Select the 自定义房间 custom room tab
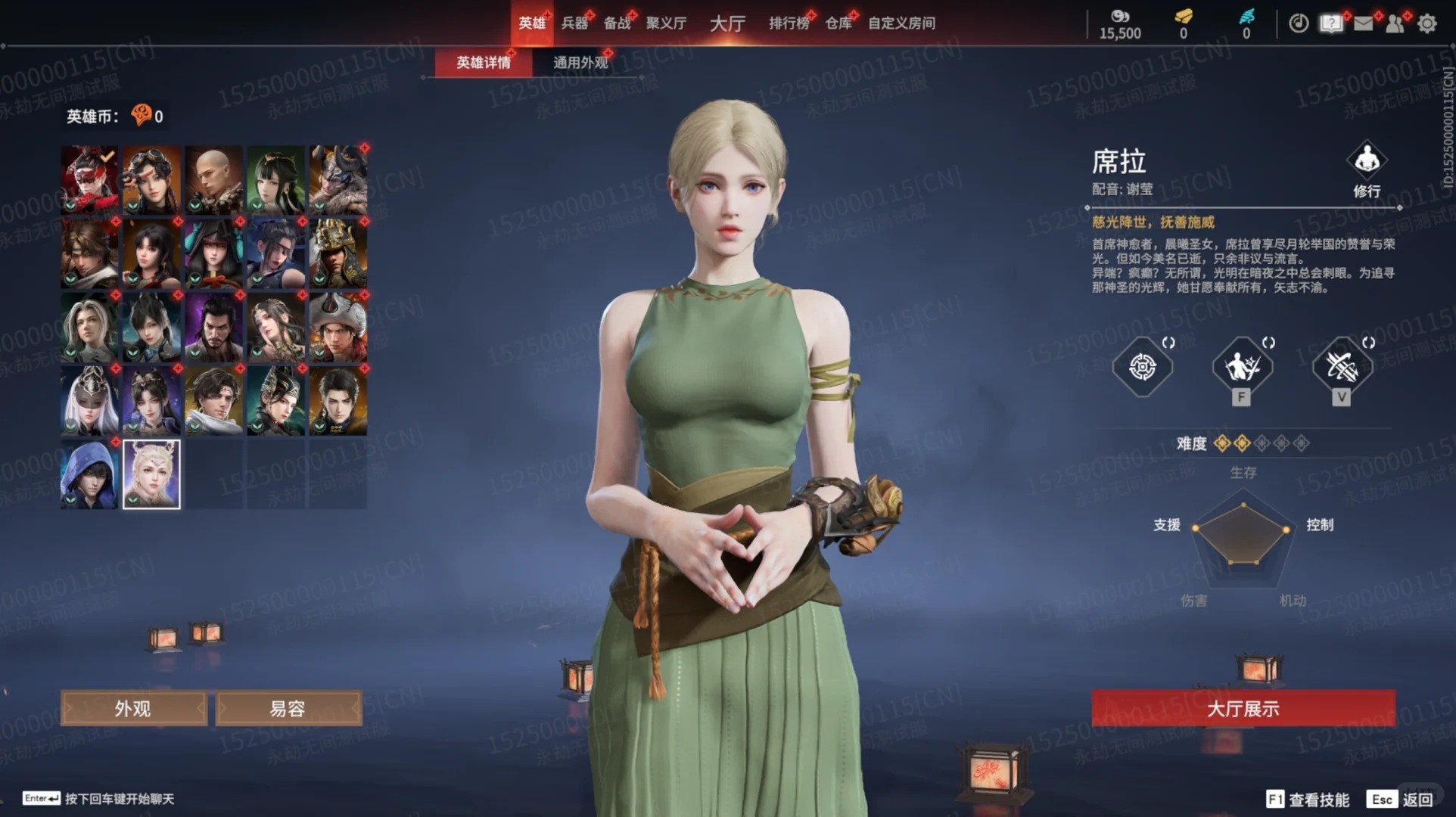1456x817 pixels. click(901, 23)
